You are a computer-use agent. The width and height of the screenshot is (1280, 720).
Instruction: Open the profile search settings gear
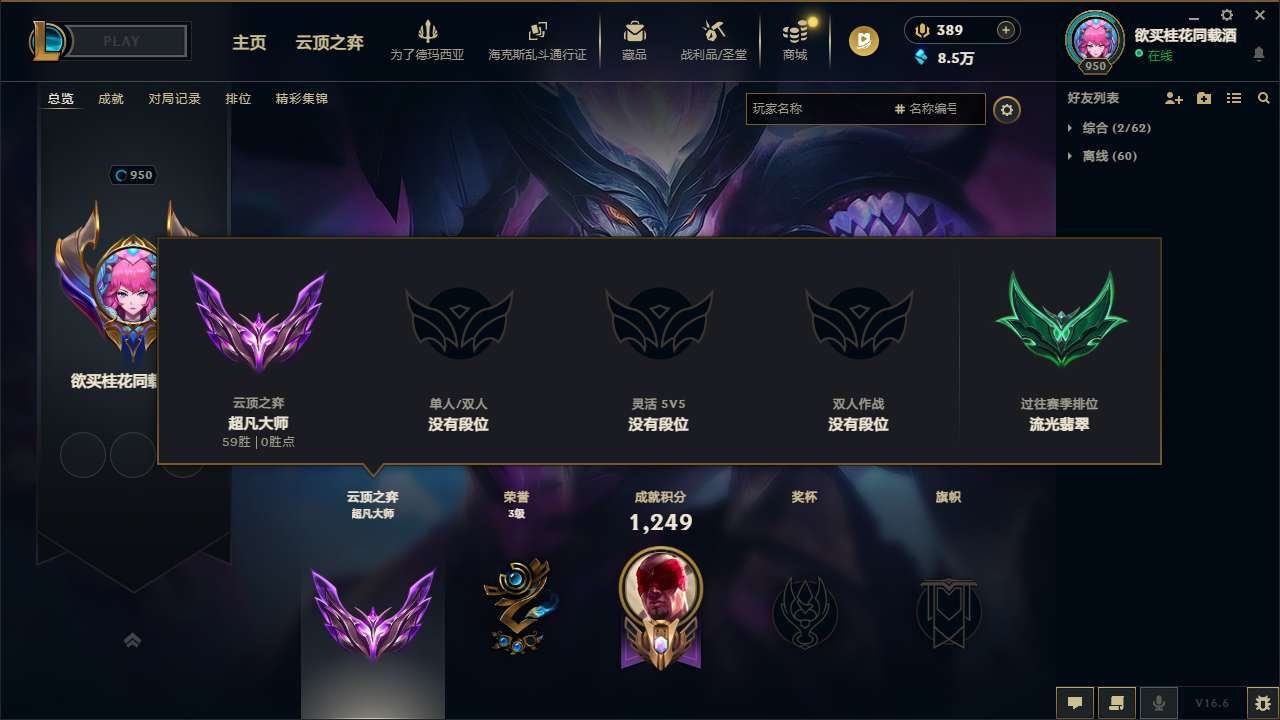pos(1007,109)
